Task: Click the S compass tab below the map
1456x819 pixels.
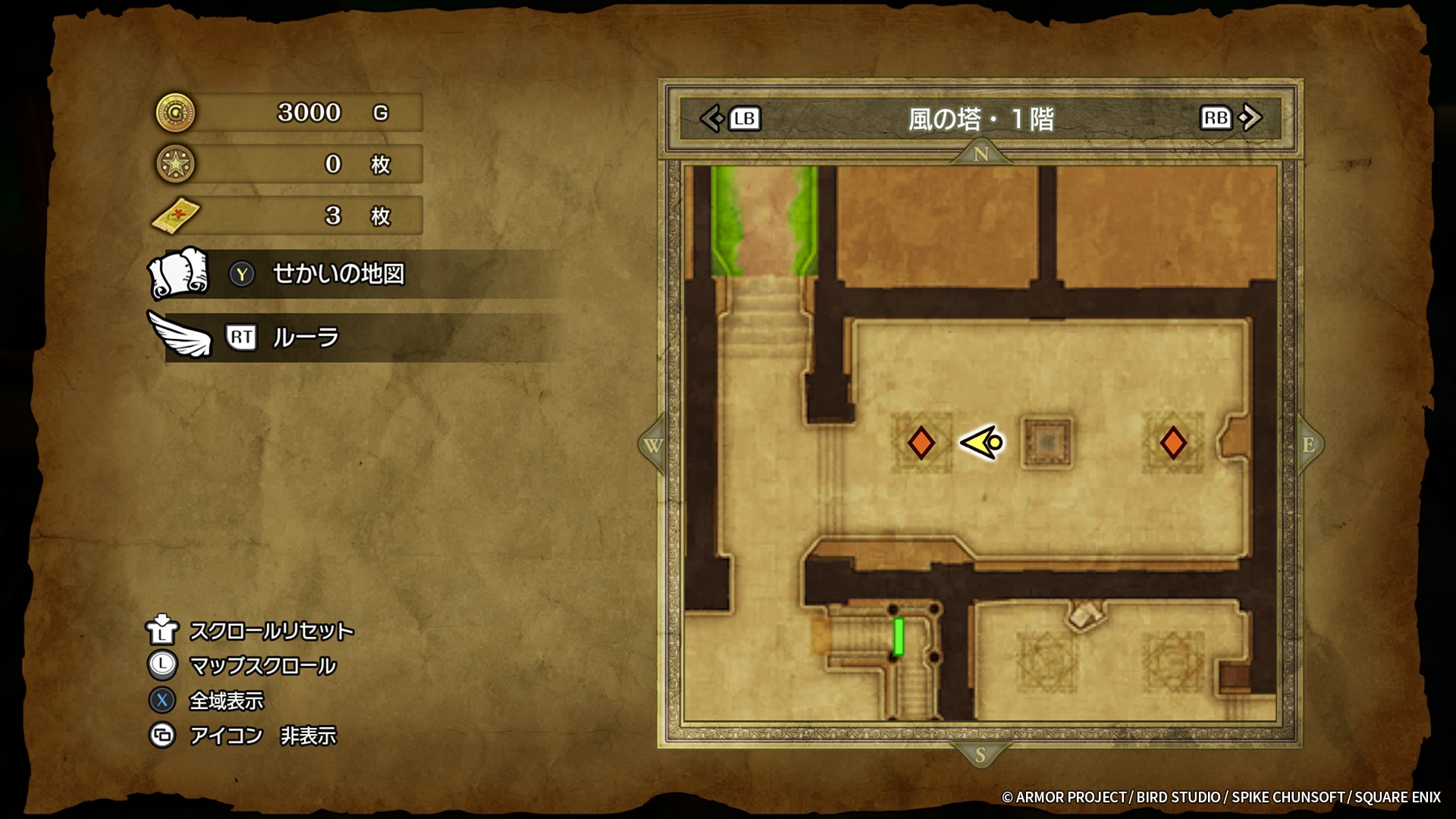Action: [x=981, y=755]
